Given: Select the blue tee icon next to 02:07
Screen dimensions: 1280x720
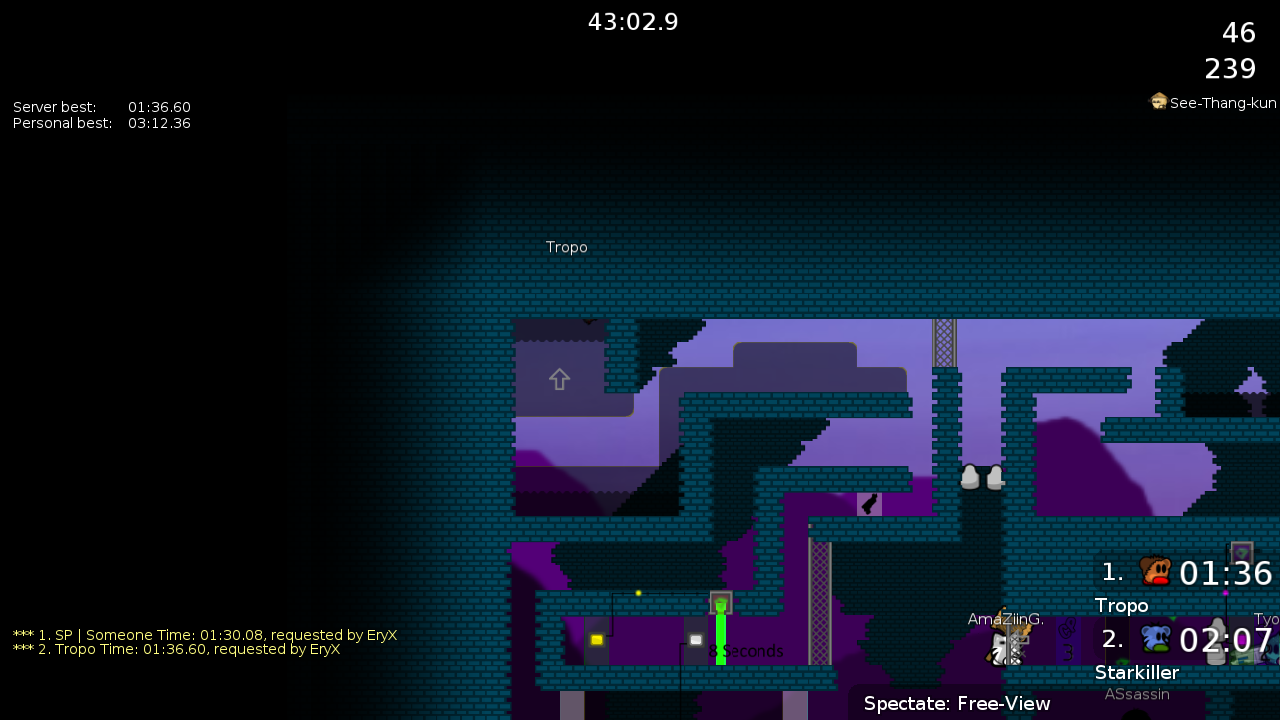Looking at the screenshot, I should point(1155,639).
